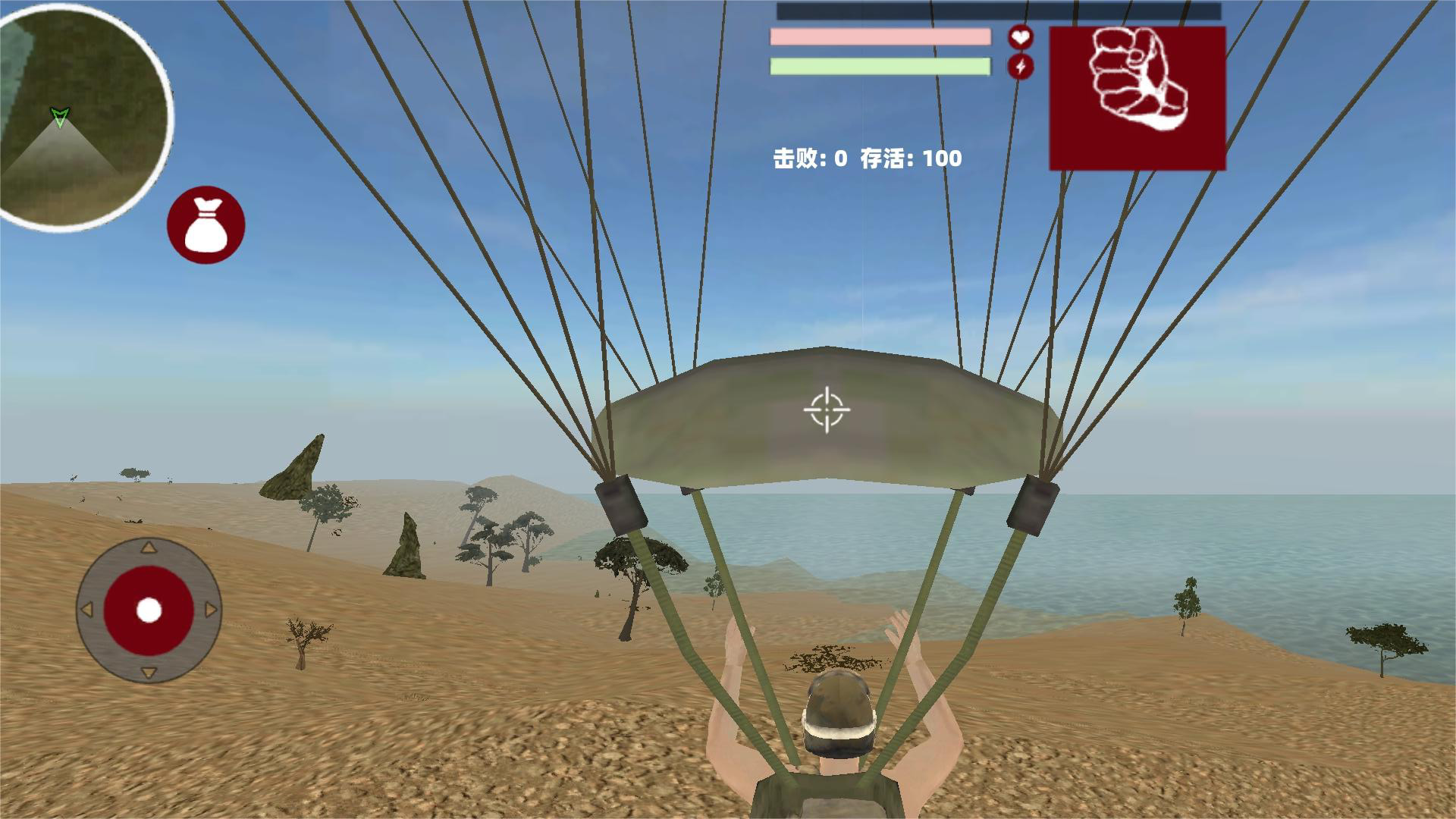Click the red joystick center knob

[x=149, y=610]
